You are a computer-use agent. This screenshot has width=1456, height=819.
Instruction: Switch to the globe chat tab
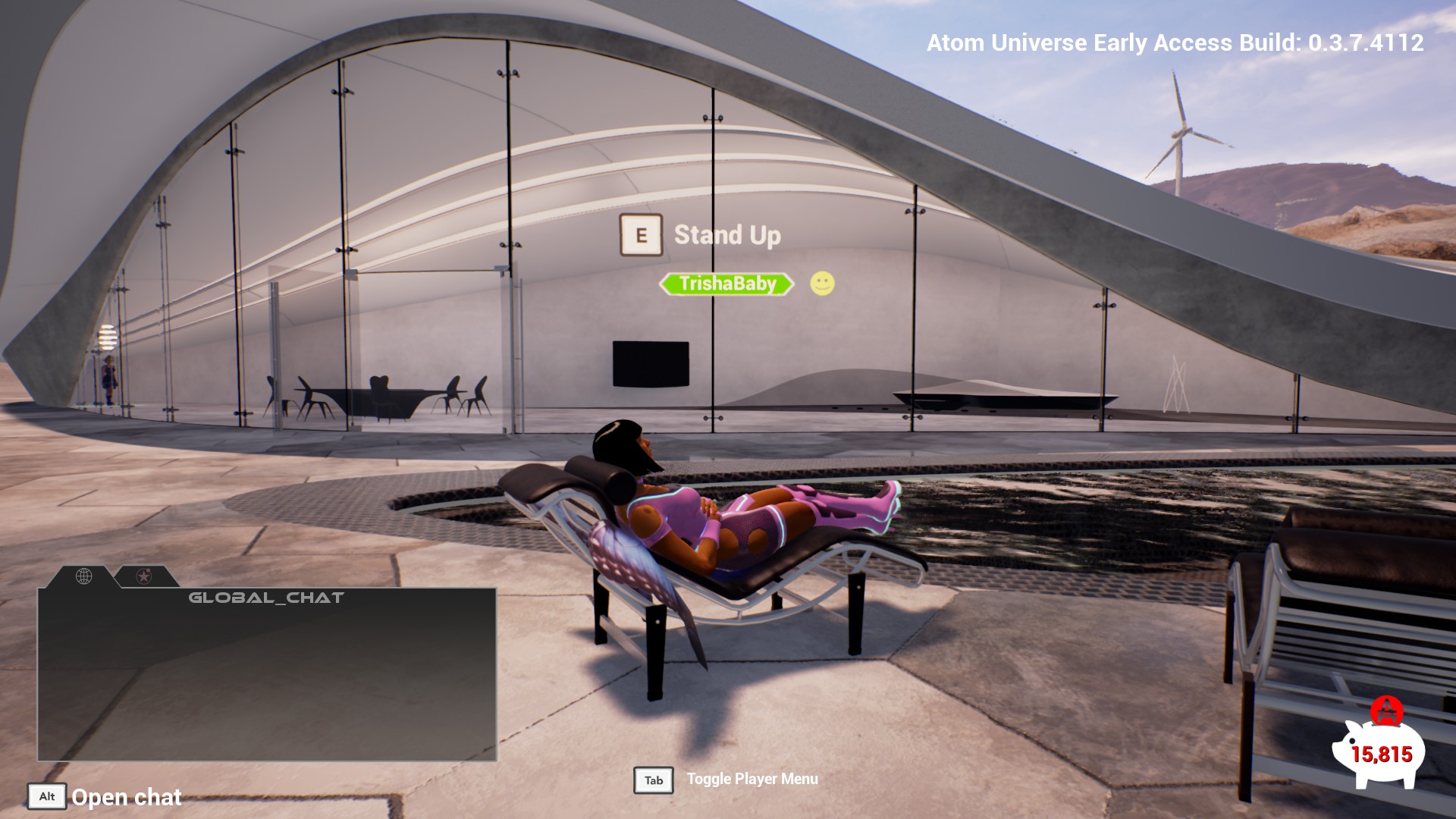click(84, 576)
